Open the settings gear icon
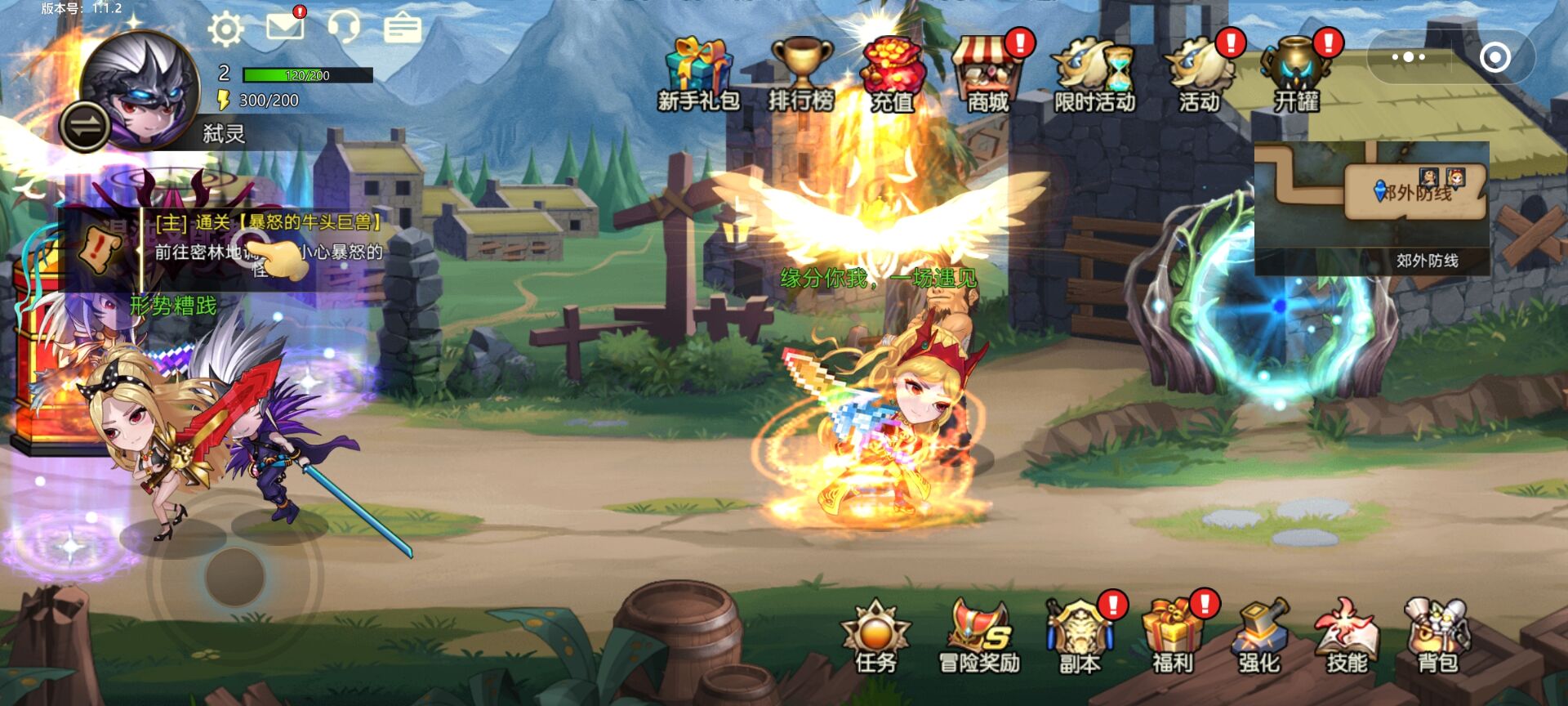Image resolution: width=1568 pixels, height=706 pixels. pyautogui.click(x=225, y=29)
